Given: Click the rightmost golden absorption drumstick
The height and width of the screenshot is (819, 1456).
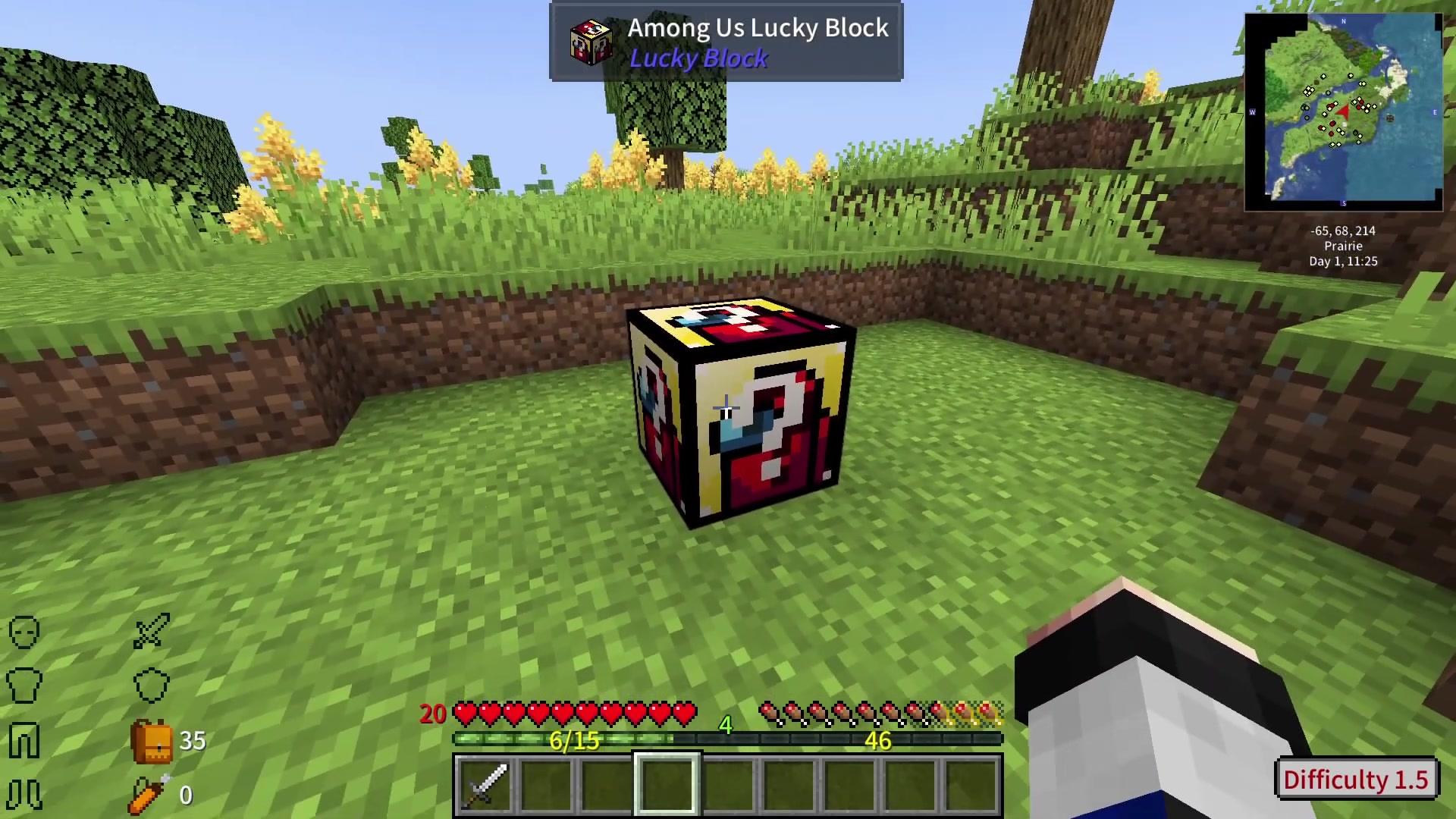Looking at the screenshot, I should [986, 711].
